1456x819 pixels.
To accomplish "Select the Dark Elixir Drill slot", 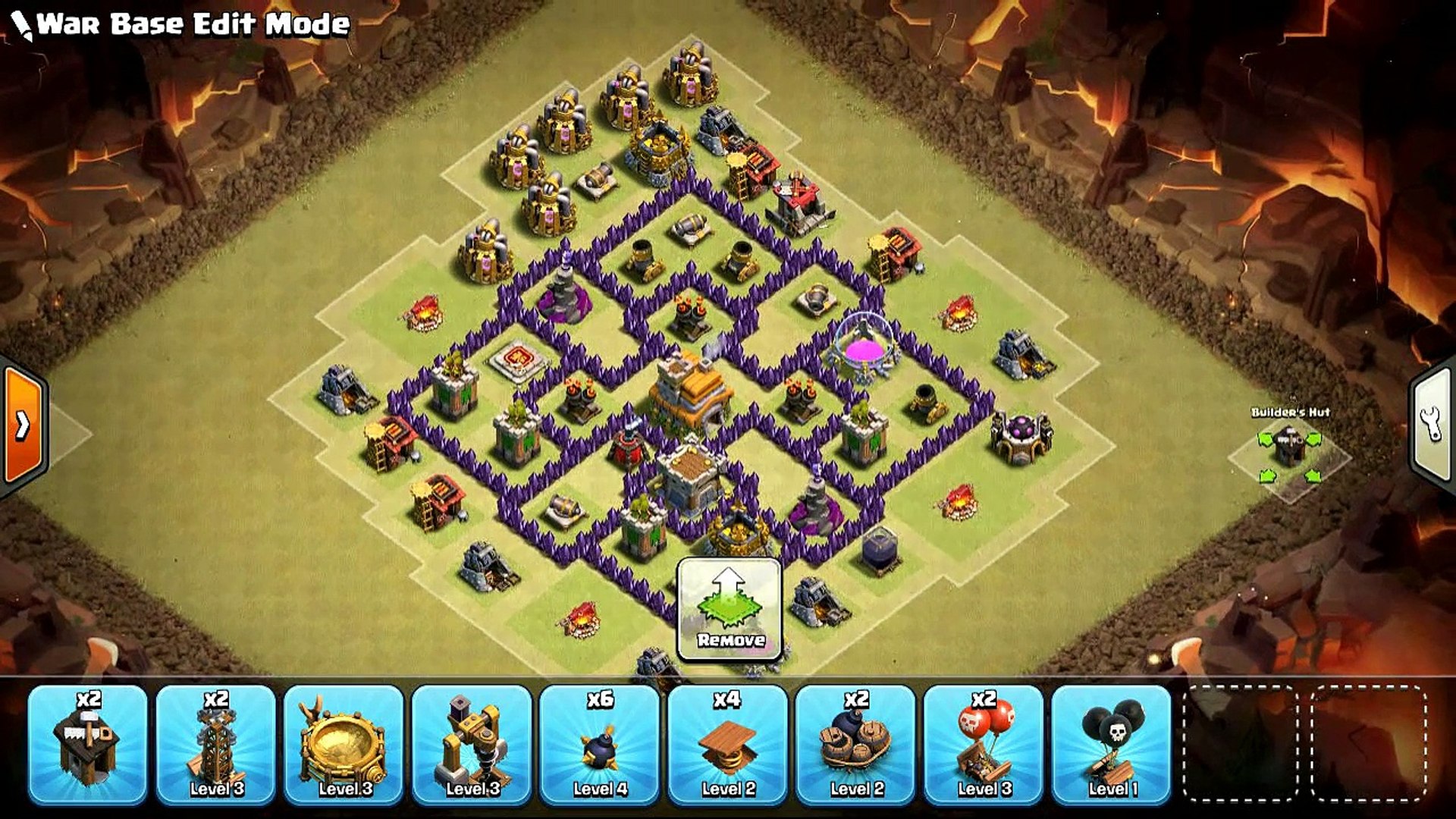I will (x=472, y=743).
